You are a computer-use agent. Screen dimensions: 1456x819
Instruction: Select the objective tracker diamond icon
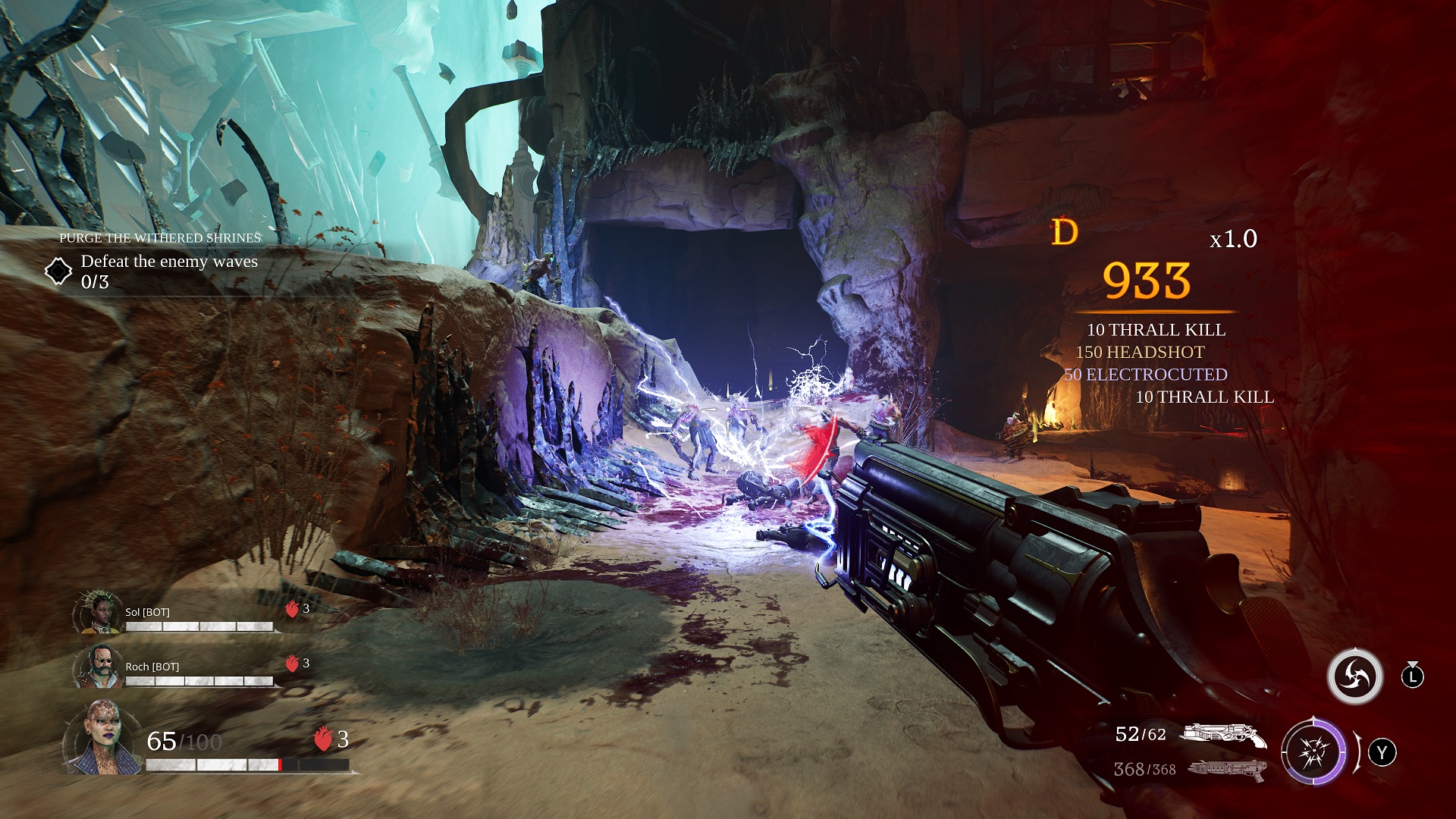pos(58,271)
